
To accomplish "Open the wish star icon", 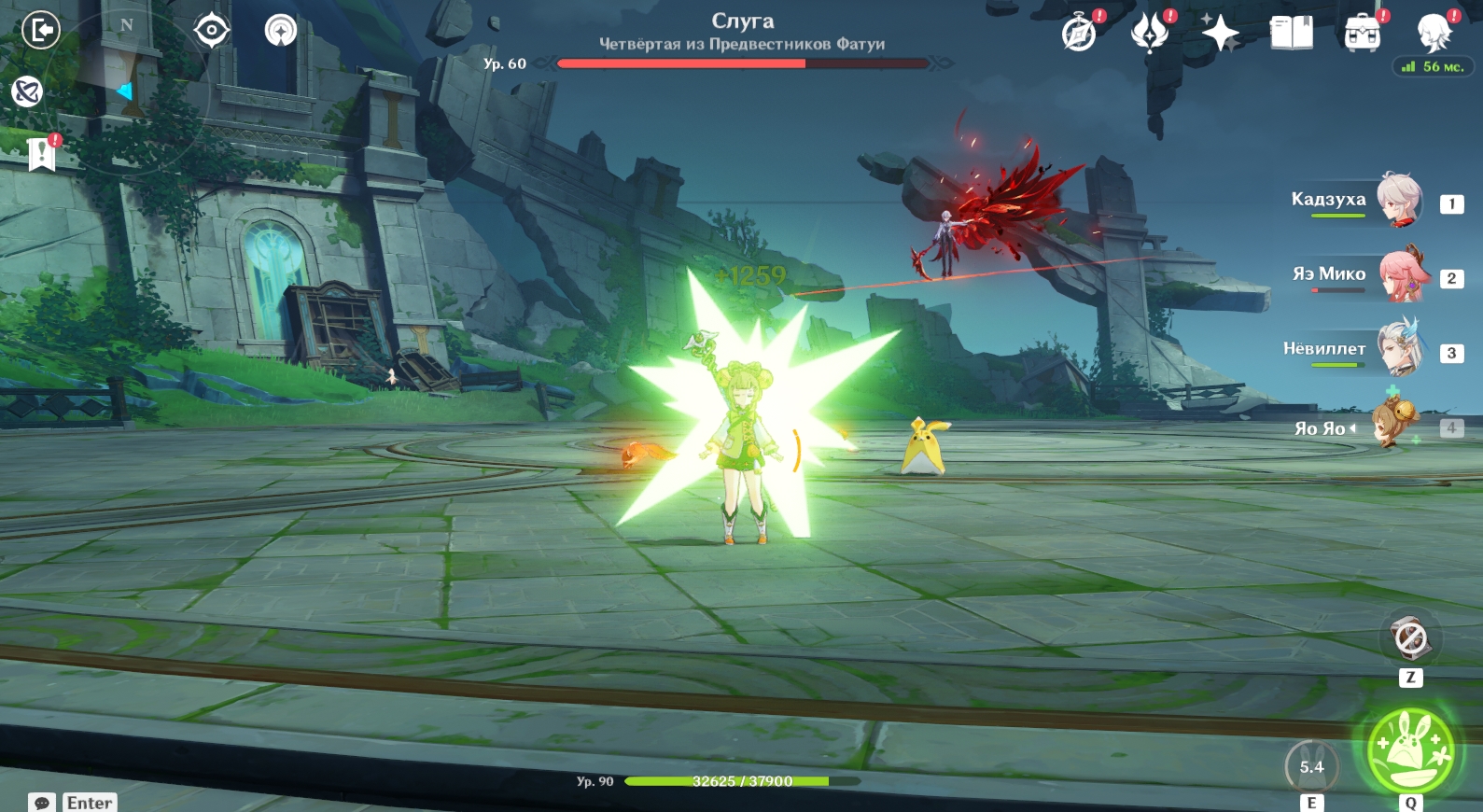I will (1219, 34).
